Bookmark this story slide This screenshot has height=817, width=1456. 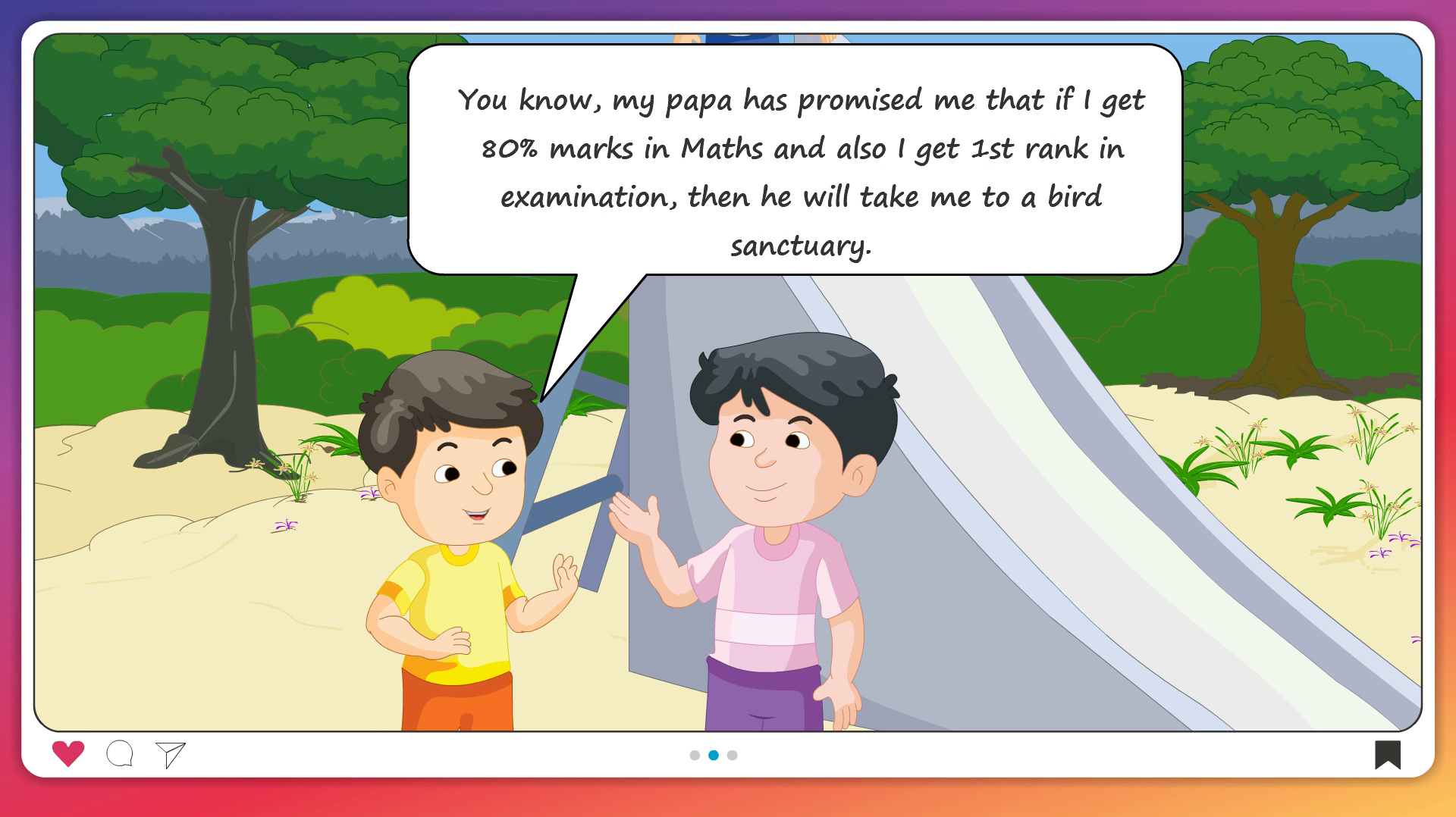tap(1388, 755)
